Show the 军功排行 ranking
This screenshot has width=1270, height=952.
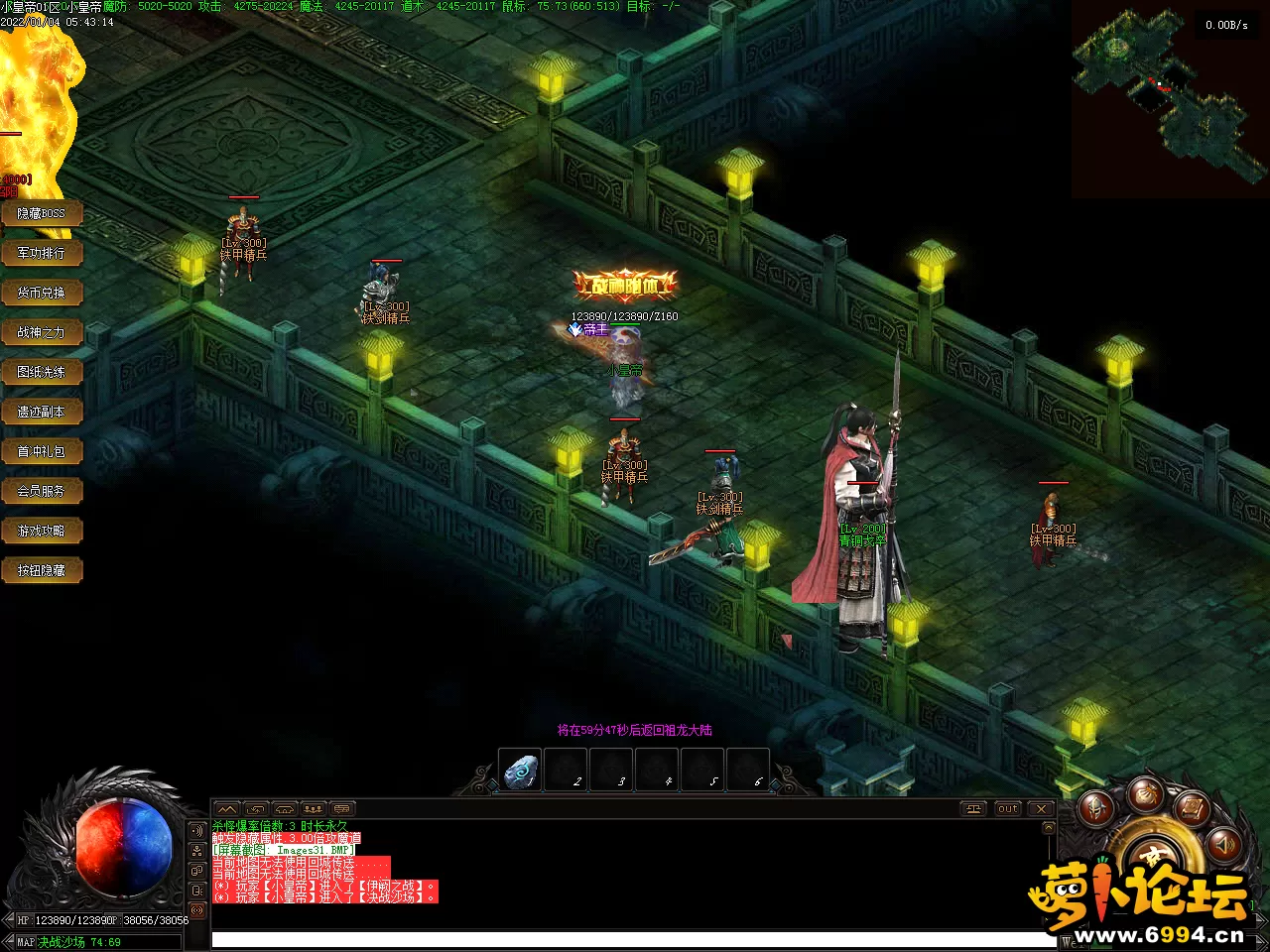pos(41,253)
